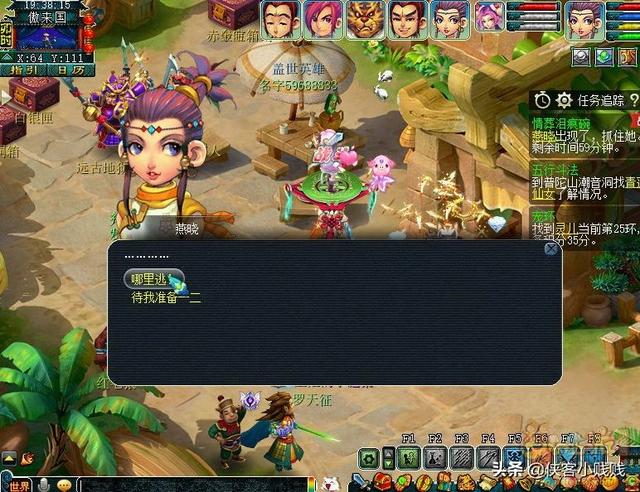Open the task tracker gear settings
The width and height of the screenshot is (640, 492).
563,100
